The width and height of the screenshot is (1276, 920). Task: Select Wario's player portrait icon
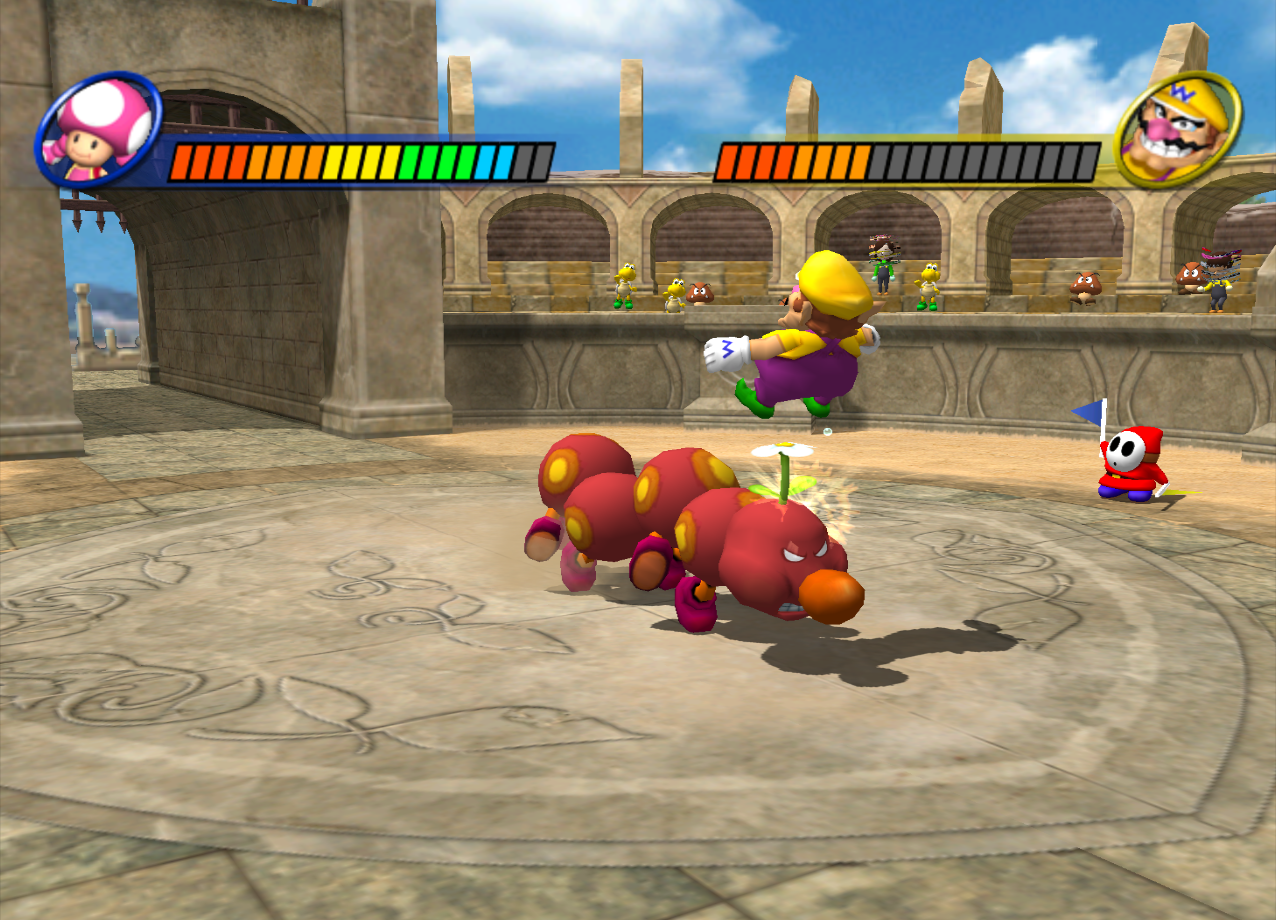(x=1178, y=130)
